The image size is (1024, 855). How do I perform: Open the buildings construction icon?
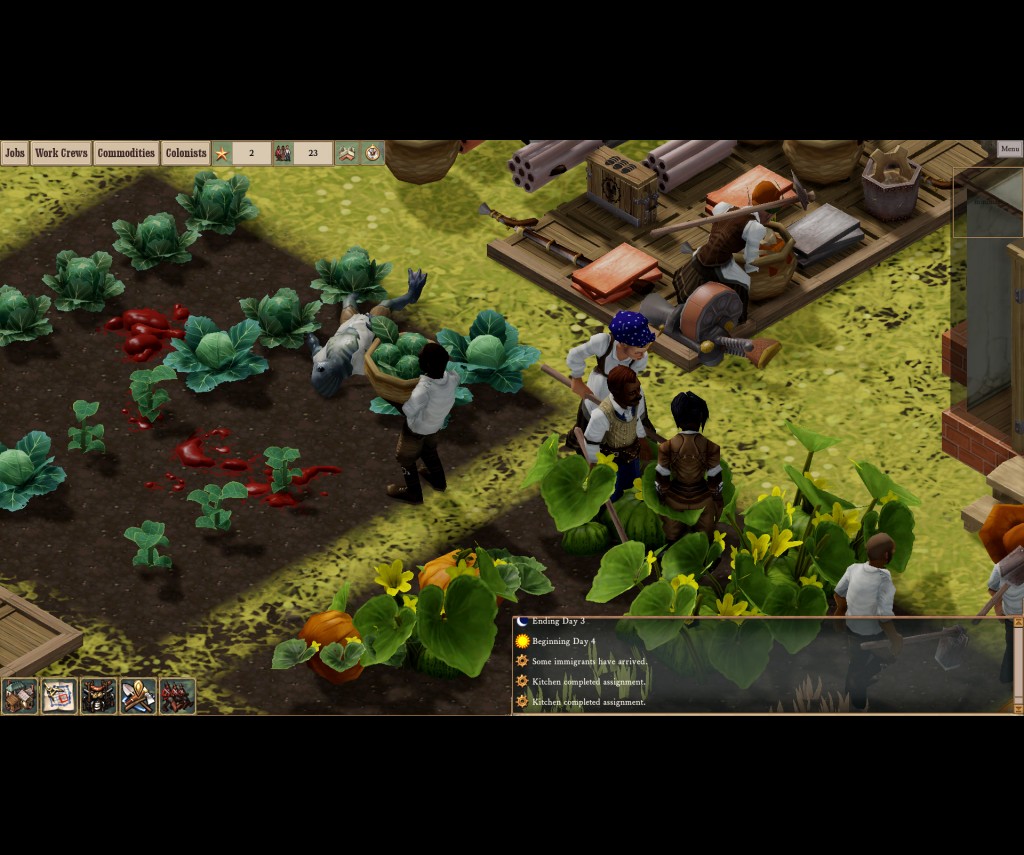(19, 696)
